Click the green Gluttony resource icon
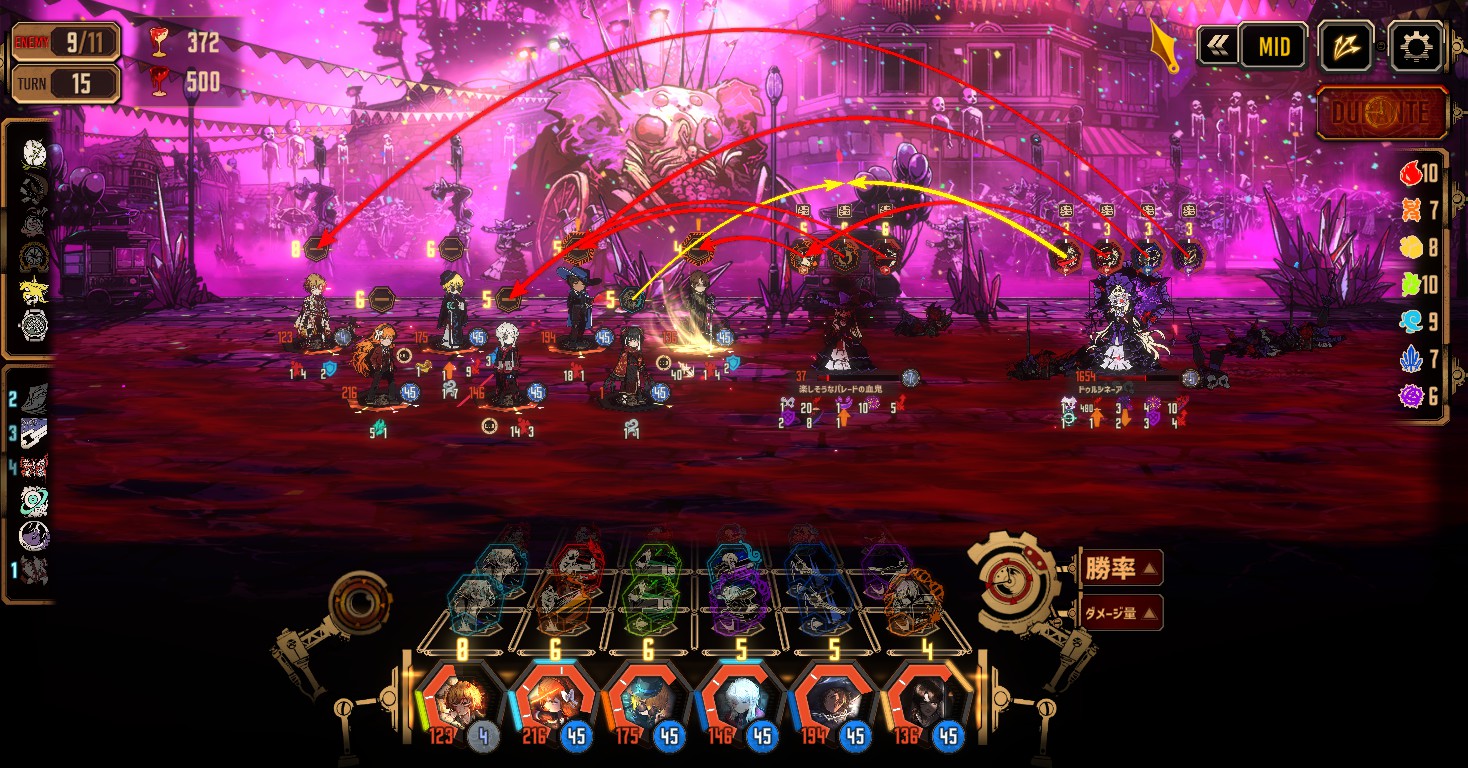The image size is (1468, 768). (x=1411, y=285)
